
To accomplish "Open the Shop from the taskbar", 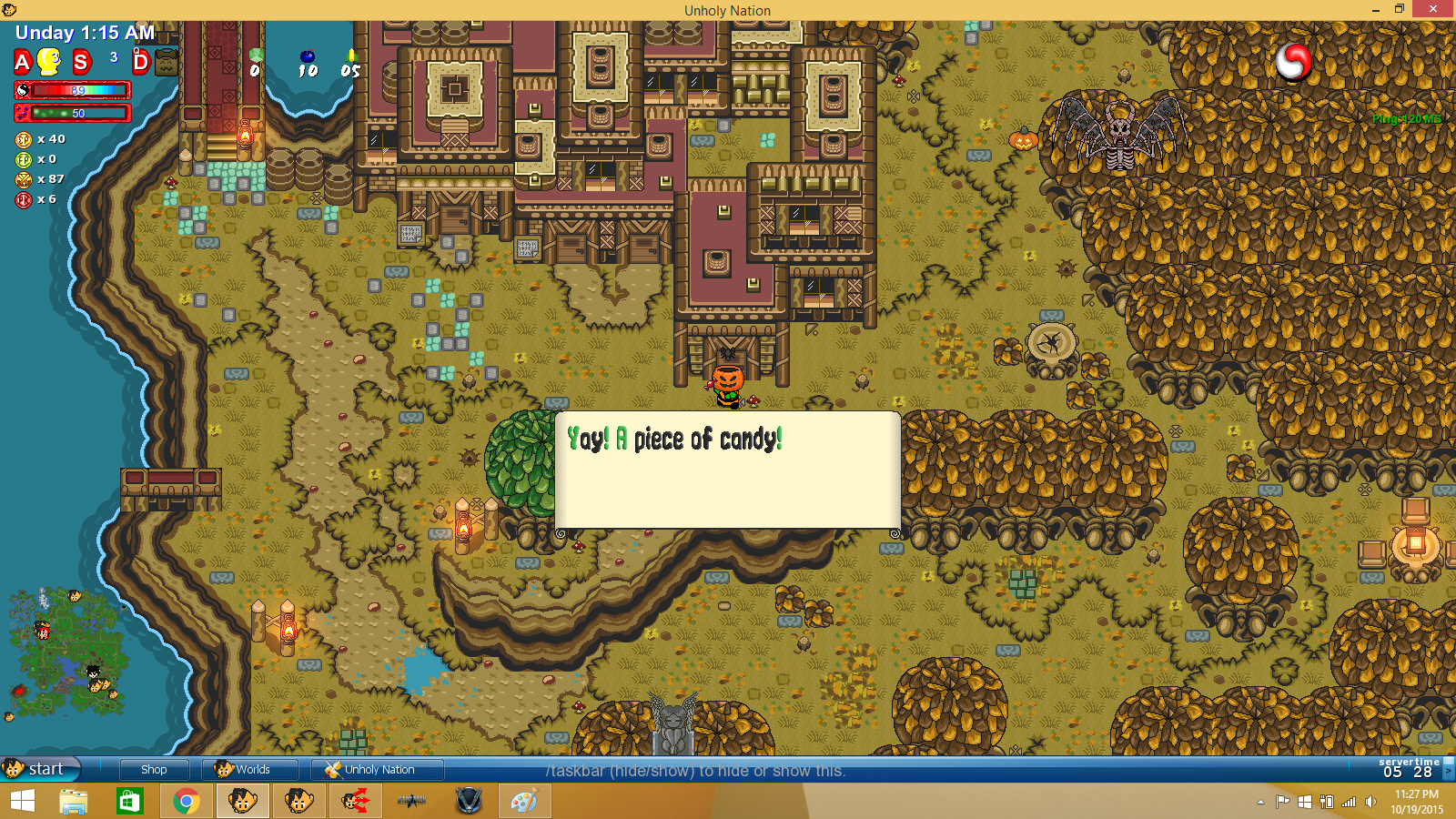I will (x=154, y=769).
